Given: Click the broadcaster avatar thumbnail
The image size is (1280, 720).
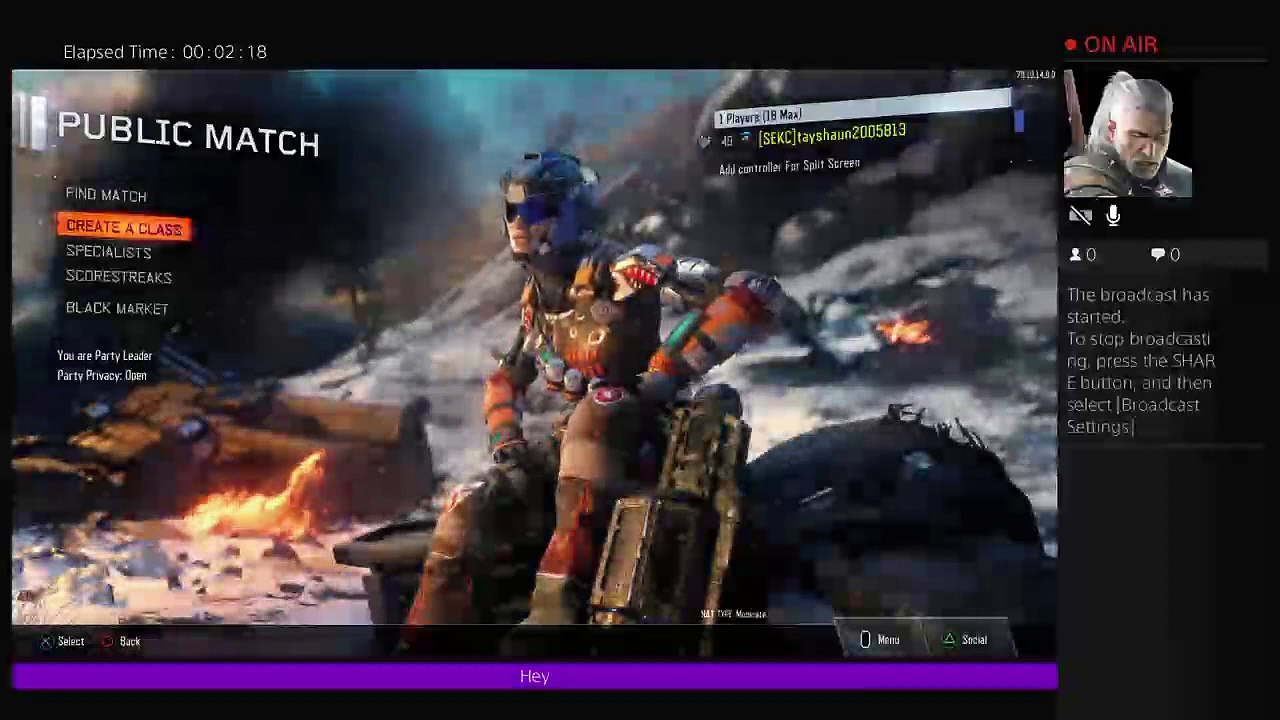Looking at the screenshot, I should tap(1127, 134).
